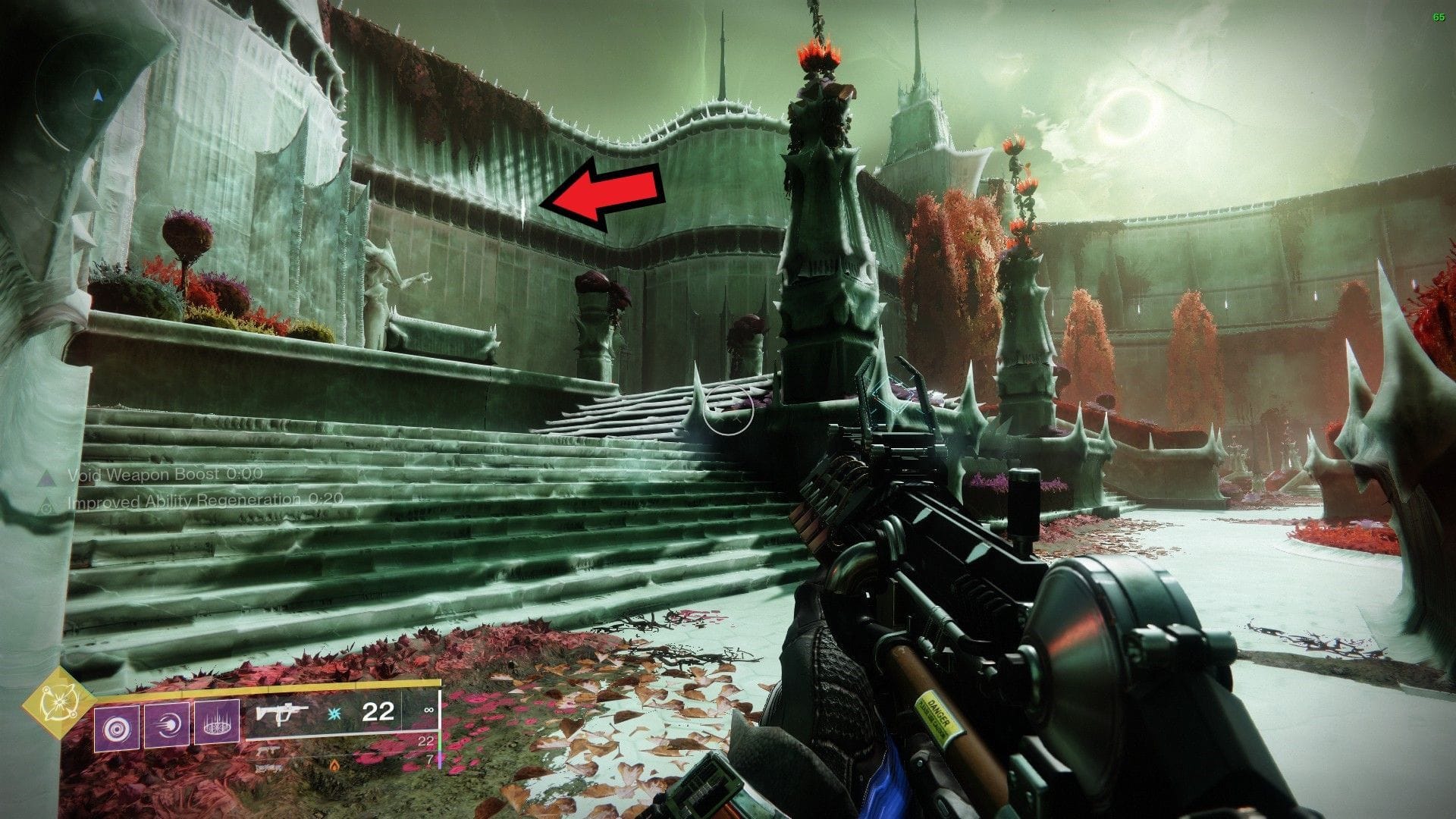This screenshot has height=819, width=1456.
Task: Select the equipped submachine gun icon
Action: tap(282, 714)
